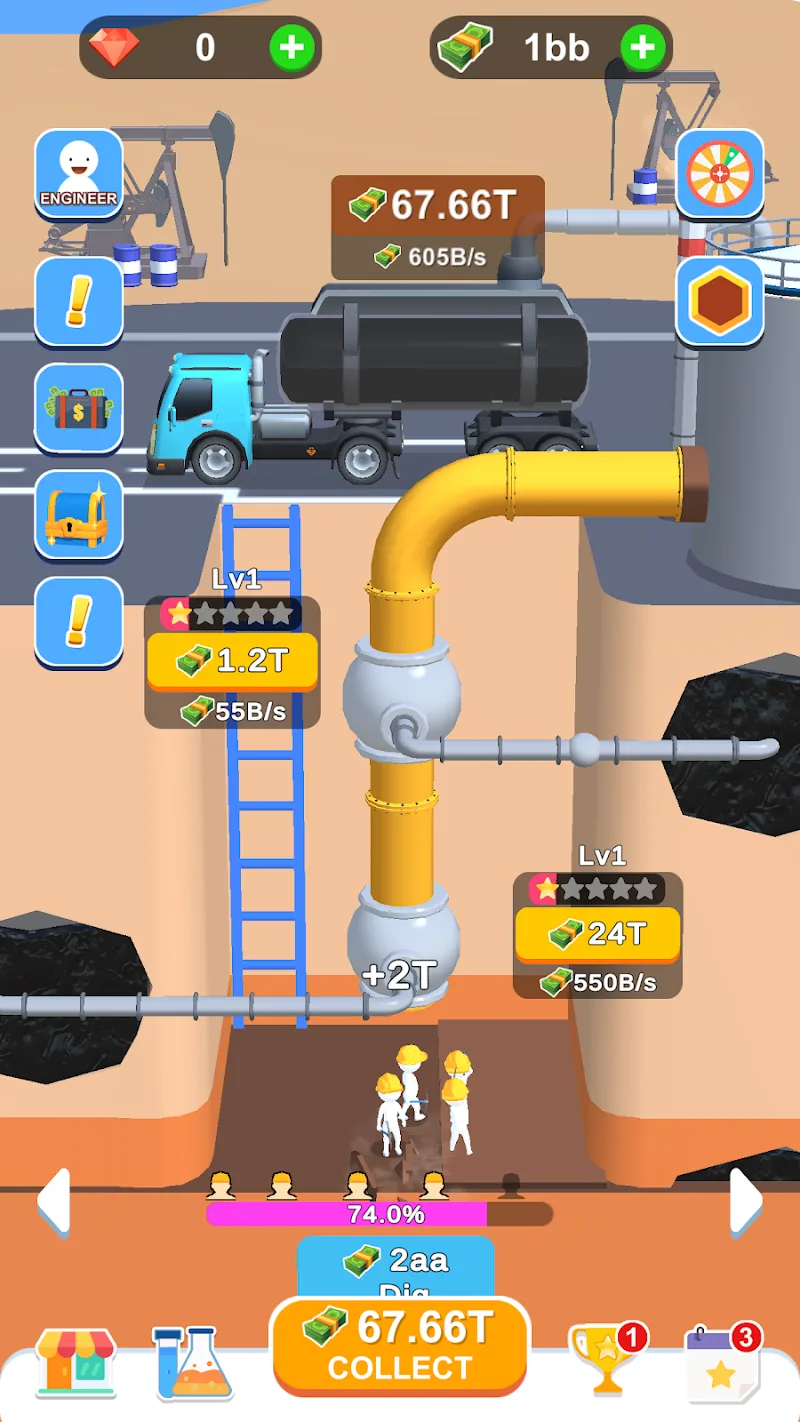Image resolution: width=800 pixels, height=1422 pixels.
Task: Spin the prize wheel icon
Action: point(720,173)
